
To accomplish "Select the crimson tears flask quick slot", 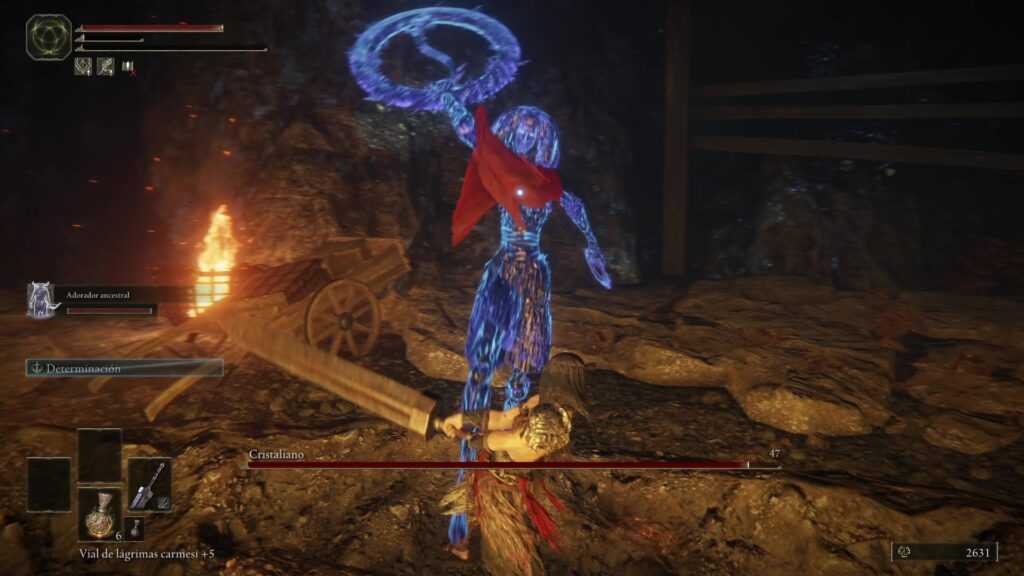I will [99, 515].
